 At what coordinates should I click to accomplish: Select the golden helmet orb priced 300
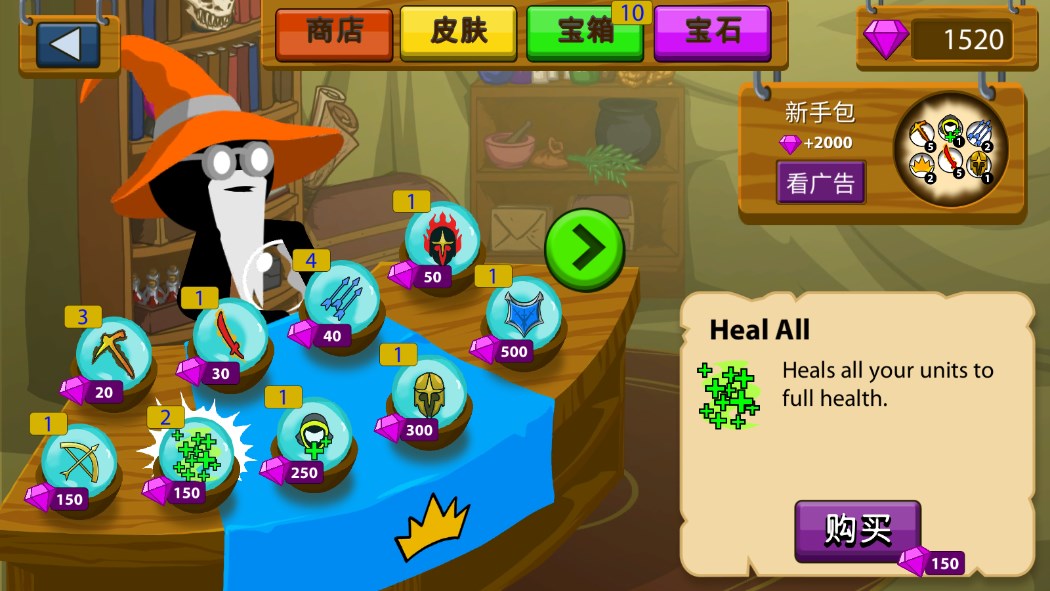(x=428, y=392)
